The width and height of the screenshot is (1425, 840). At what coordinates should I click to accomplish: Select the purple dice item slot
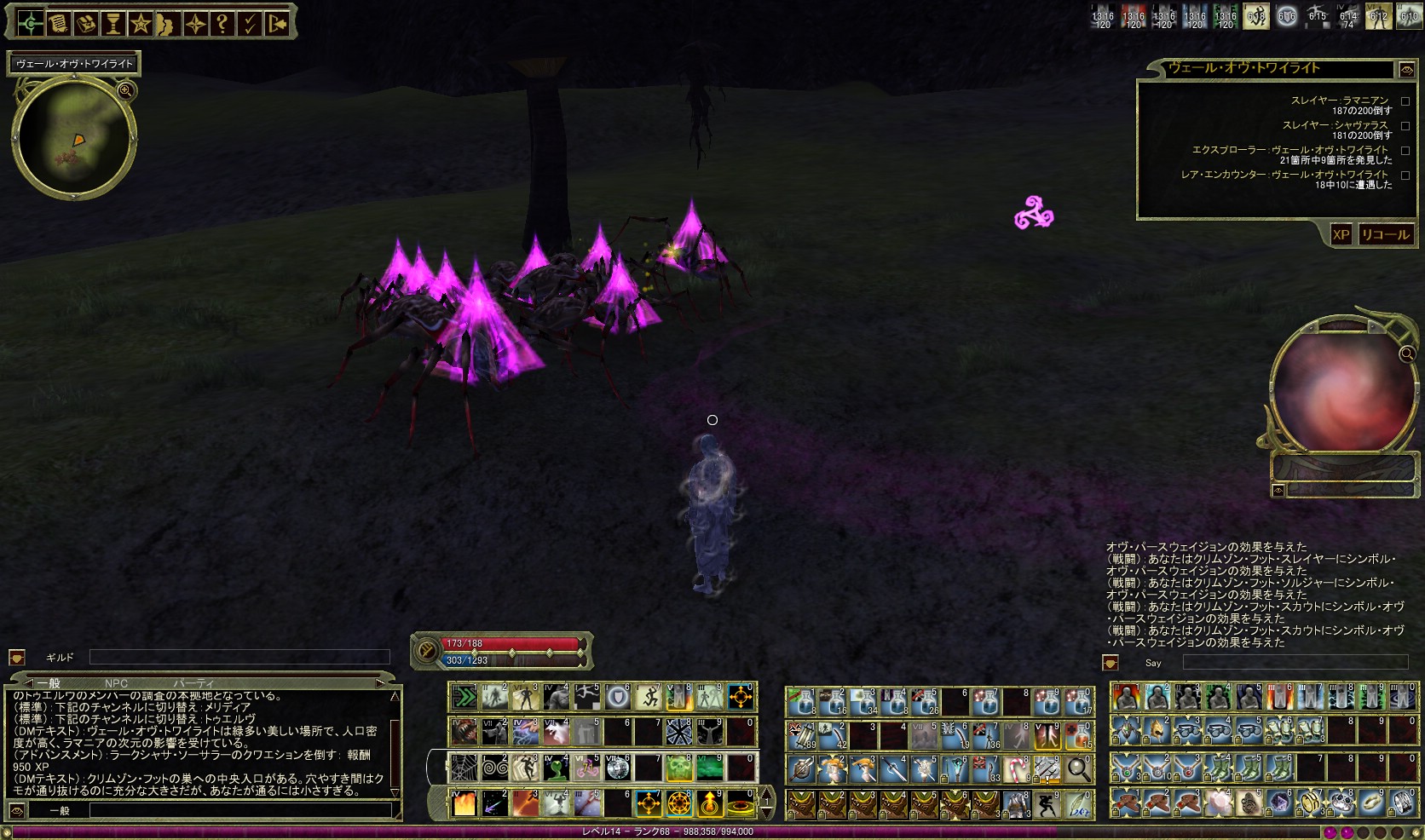click(1279, 803)
